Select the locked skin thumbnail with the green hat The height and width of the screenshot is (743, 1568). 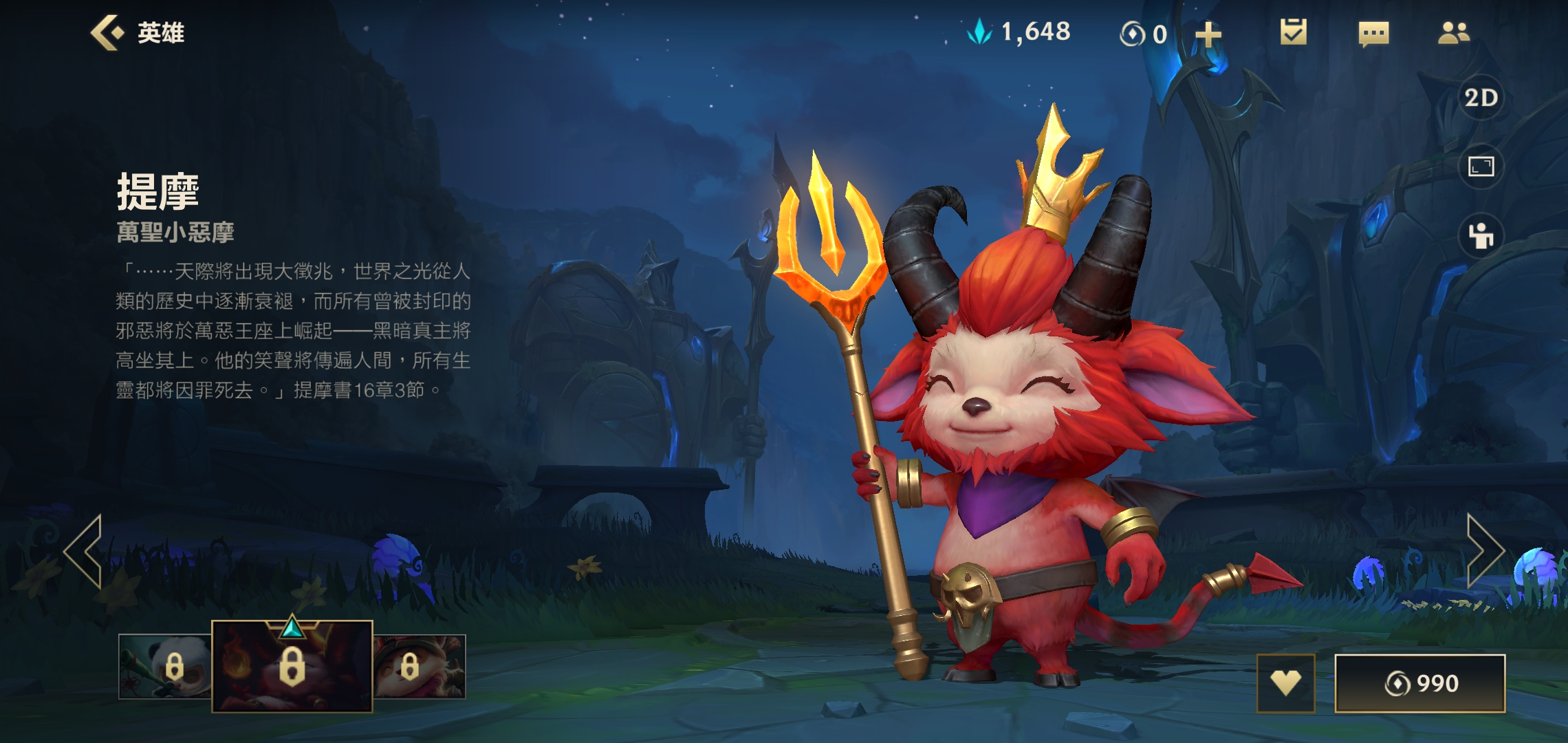(x=420, y=666)
